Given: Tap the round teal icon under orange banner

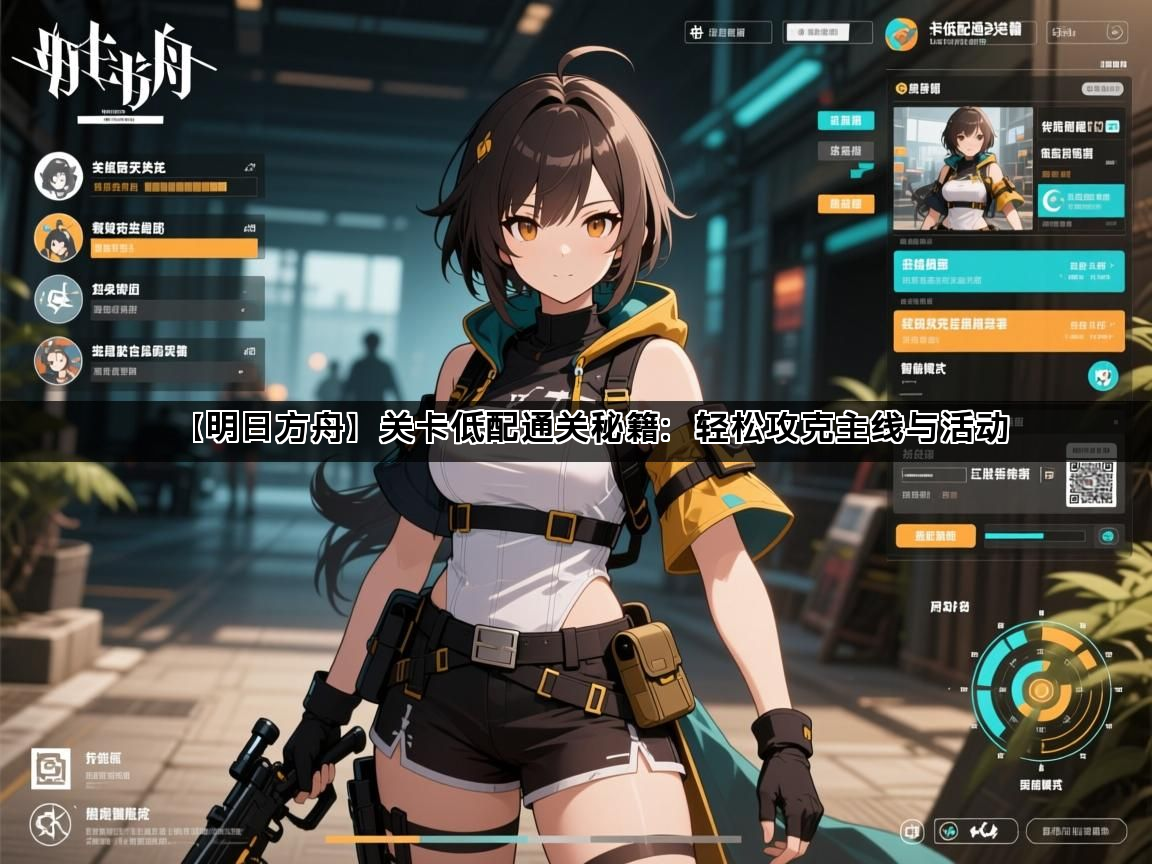Looking at the screenshot, I should pos(1103,377).
